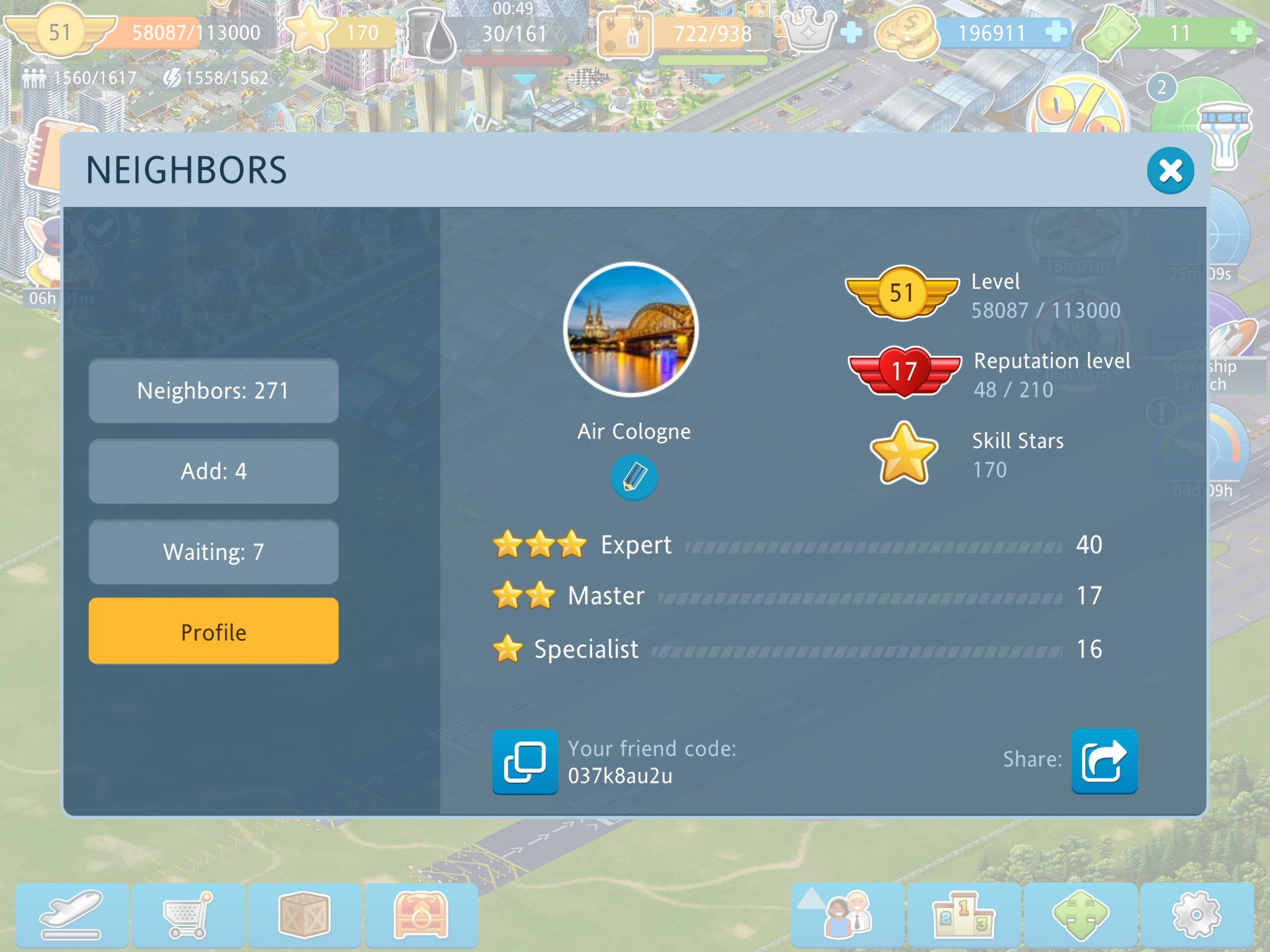Switch to the Add: 4 tab
The height and width of the screenshot is (952, 1270).
click(213, 472)
